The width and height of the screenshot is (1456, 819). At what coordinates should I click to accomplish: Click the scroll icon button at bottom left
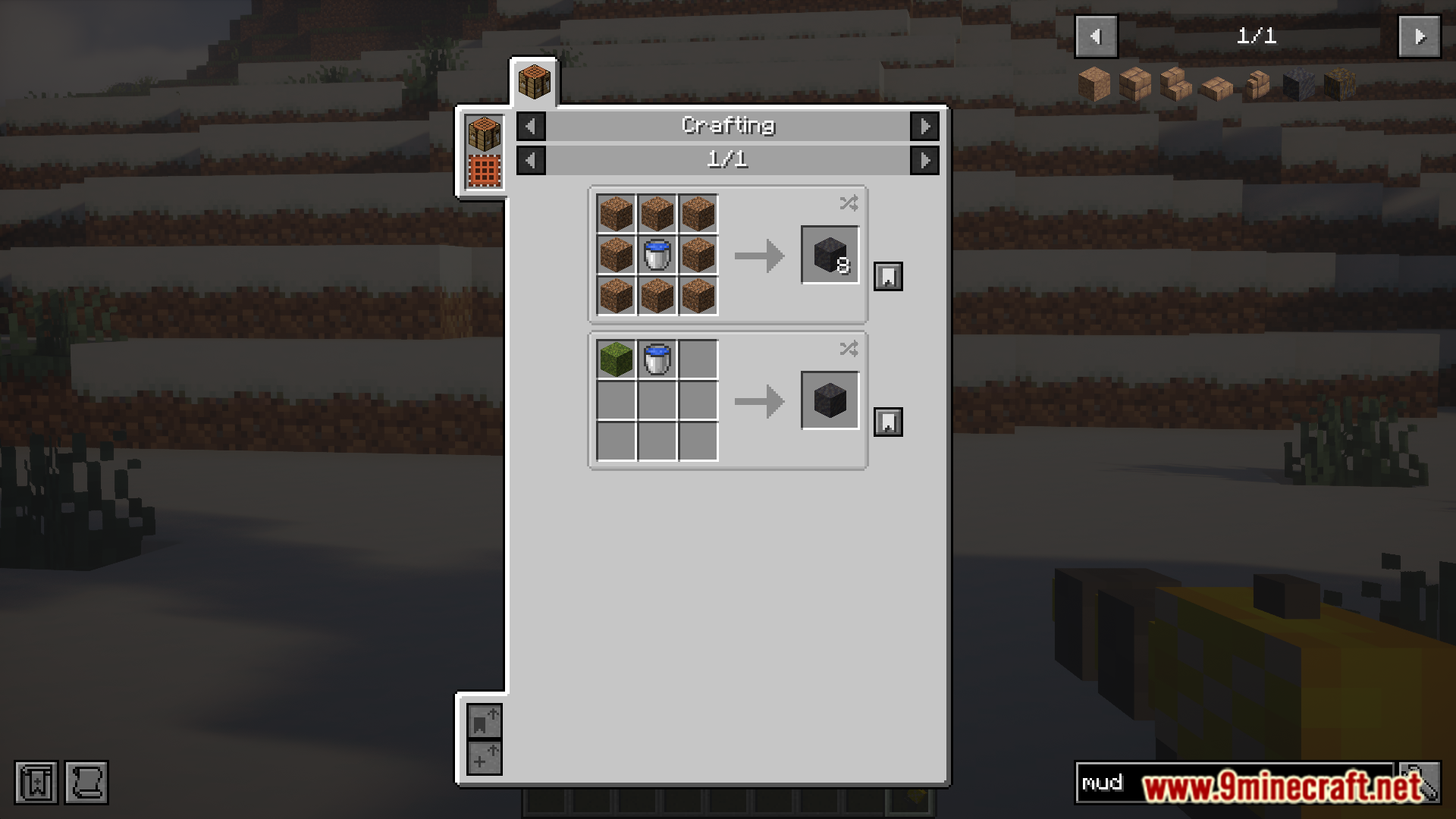86,783
